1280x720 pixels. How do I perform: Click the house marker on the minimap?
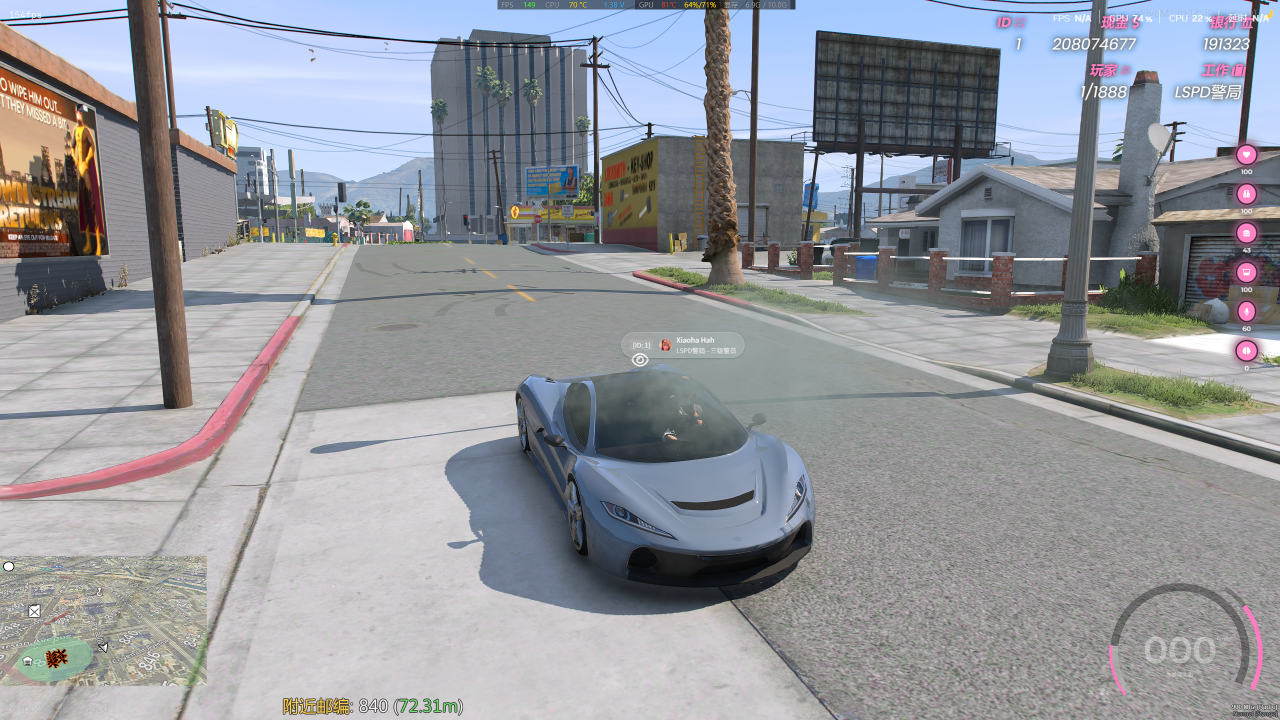27,661
